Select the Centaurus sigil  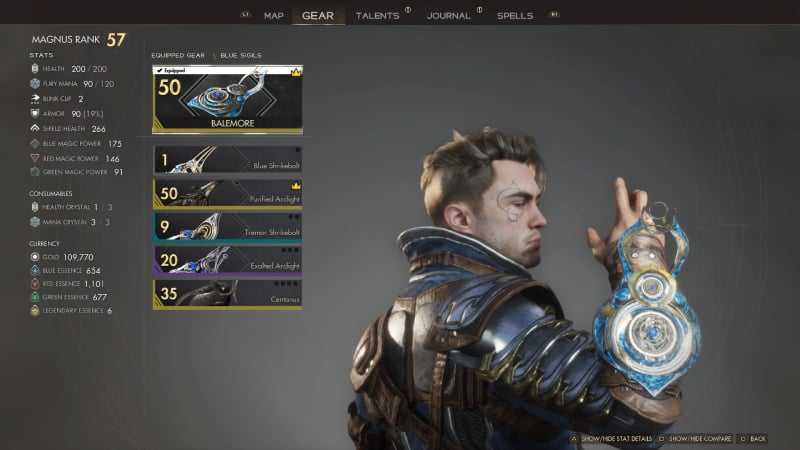[x=227, y=294]
